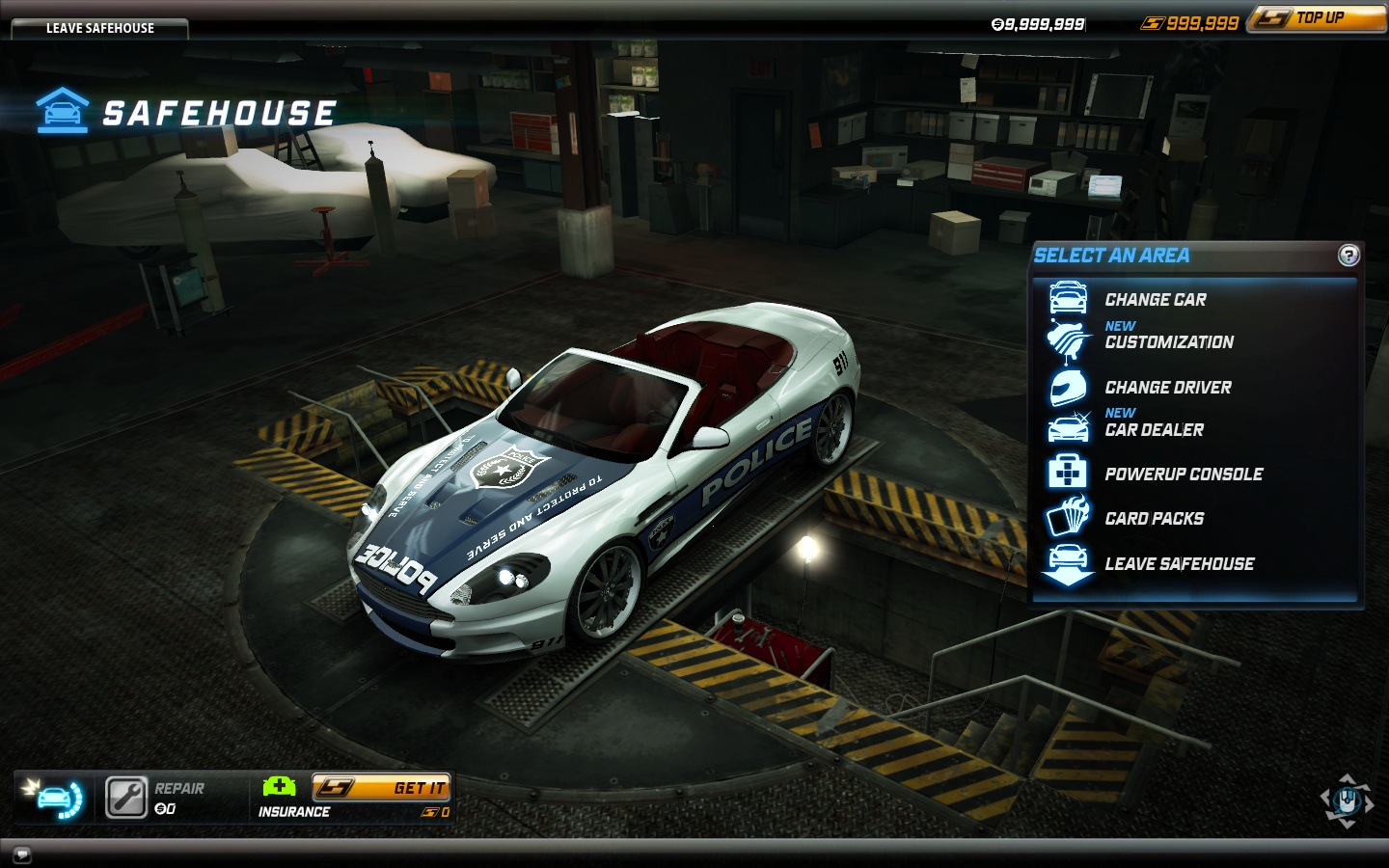Viewport: 1389px width, 868px height.
Task: Show help for Select an Area panel
Action: coord(1348,255)
